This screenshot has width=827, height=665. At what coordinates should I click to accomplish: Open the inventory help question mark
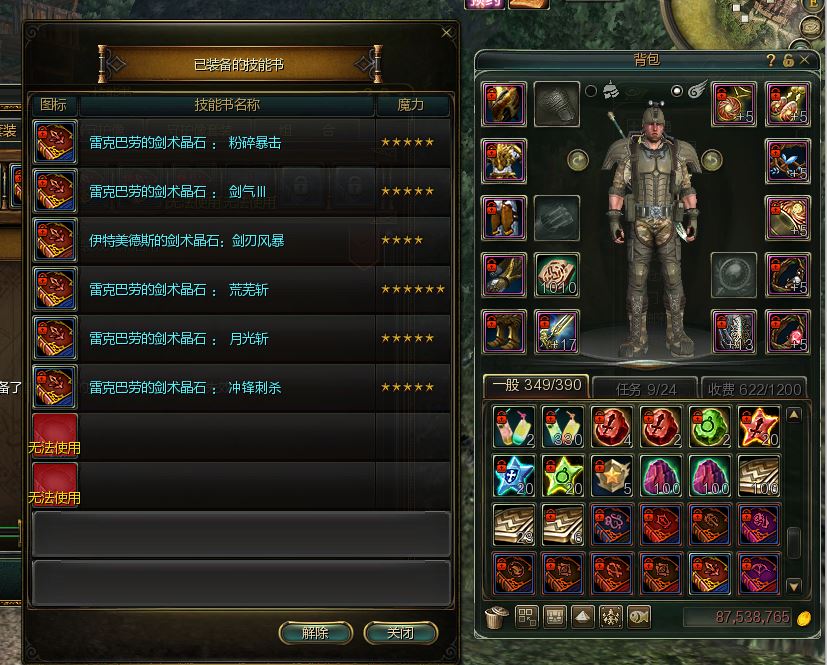[771, 60]
